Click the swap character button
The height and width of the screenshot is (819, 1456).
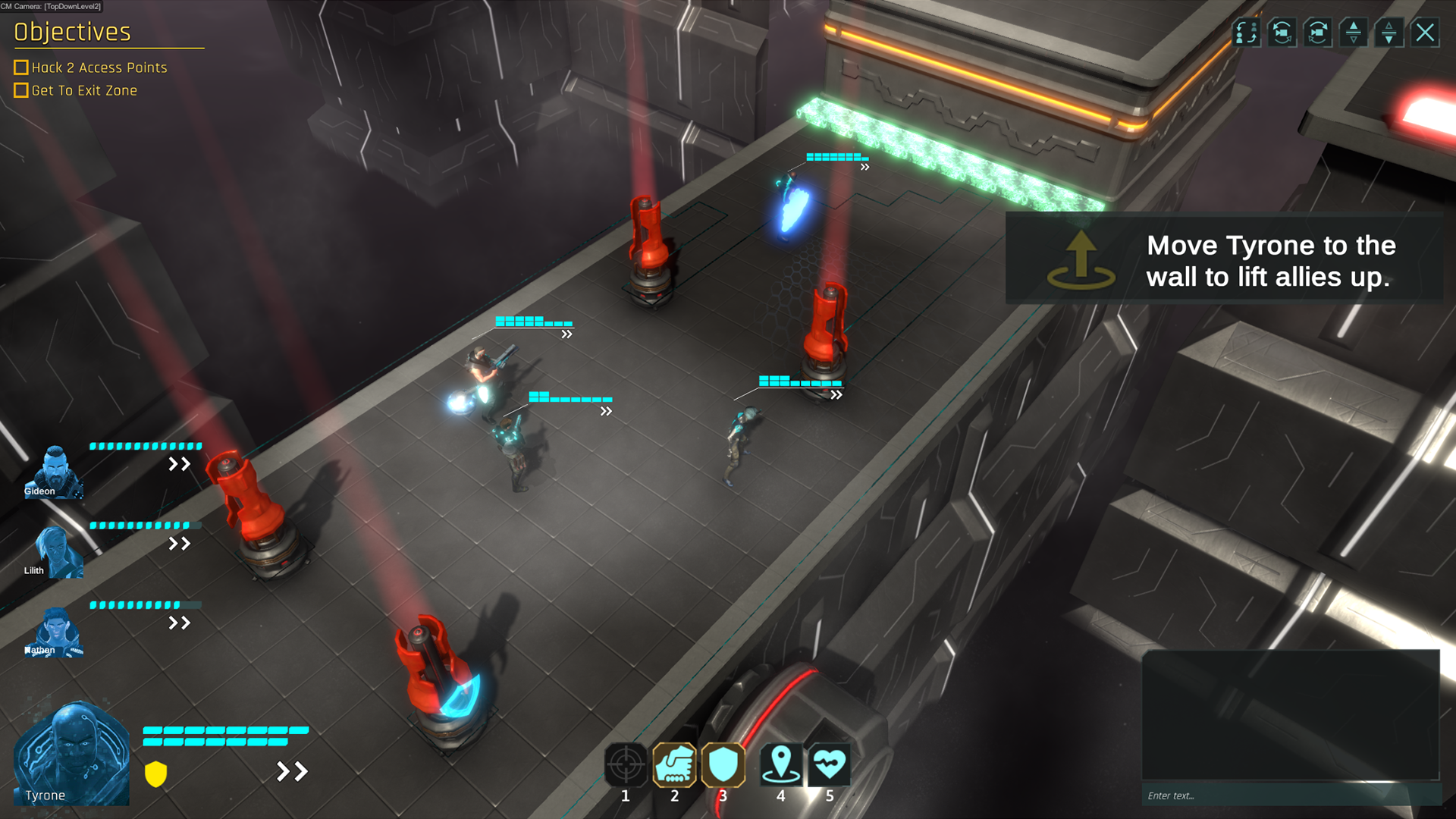point(1246,33)
